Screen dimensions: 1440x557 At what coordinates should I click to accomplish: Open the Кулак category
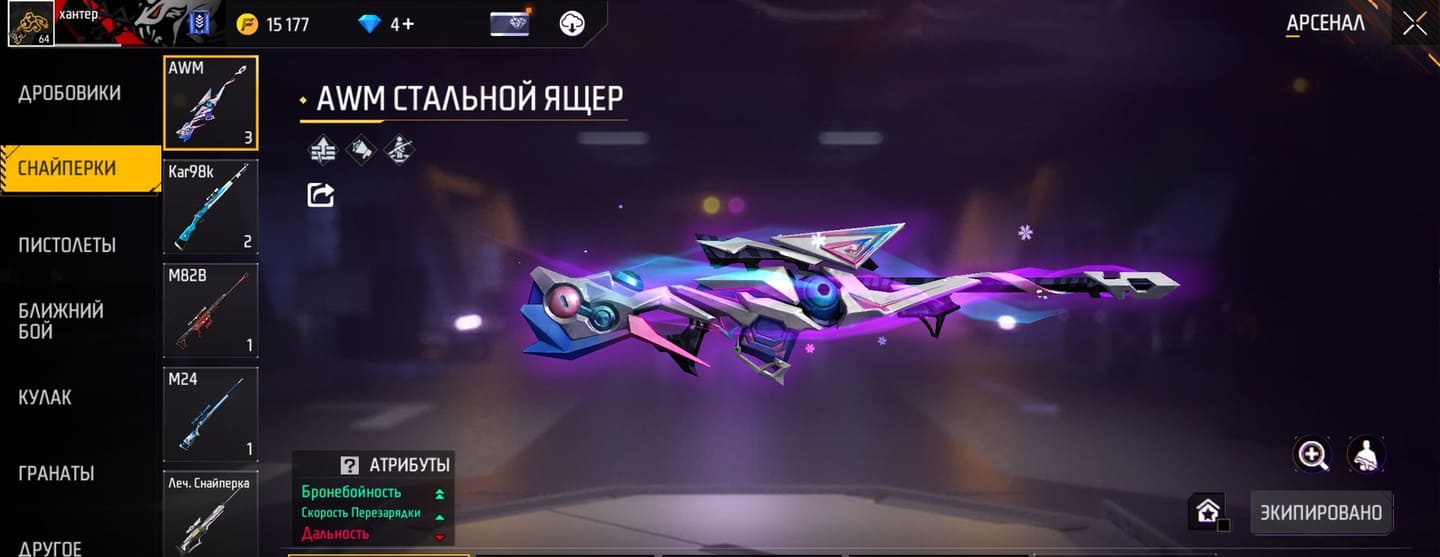coord(45,397)
